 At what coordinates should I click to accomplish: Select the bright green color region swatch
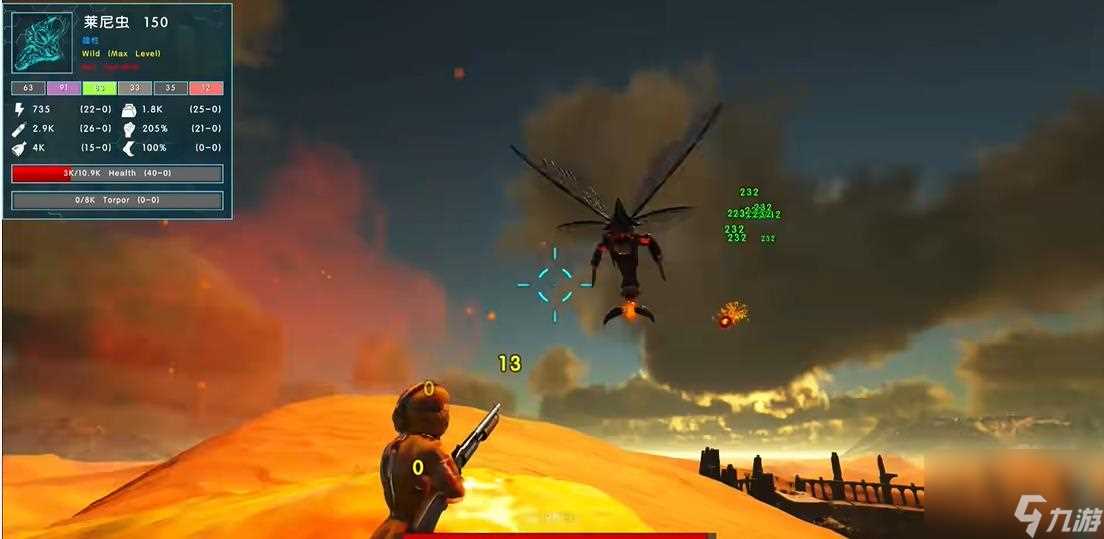tap(99, 88)
